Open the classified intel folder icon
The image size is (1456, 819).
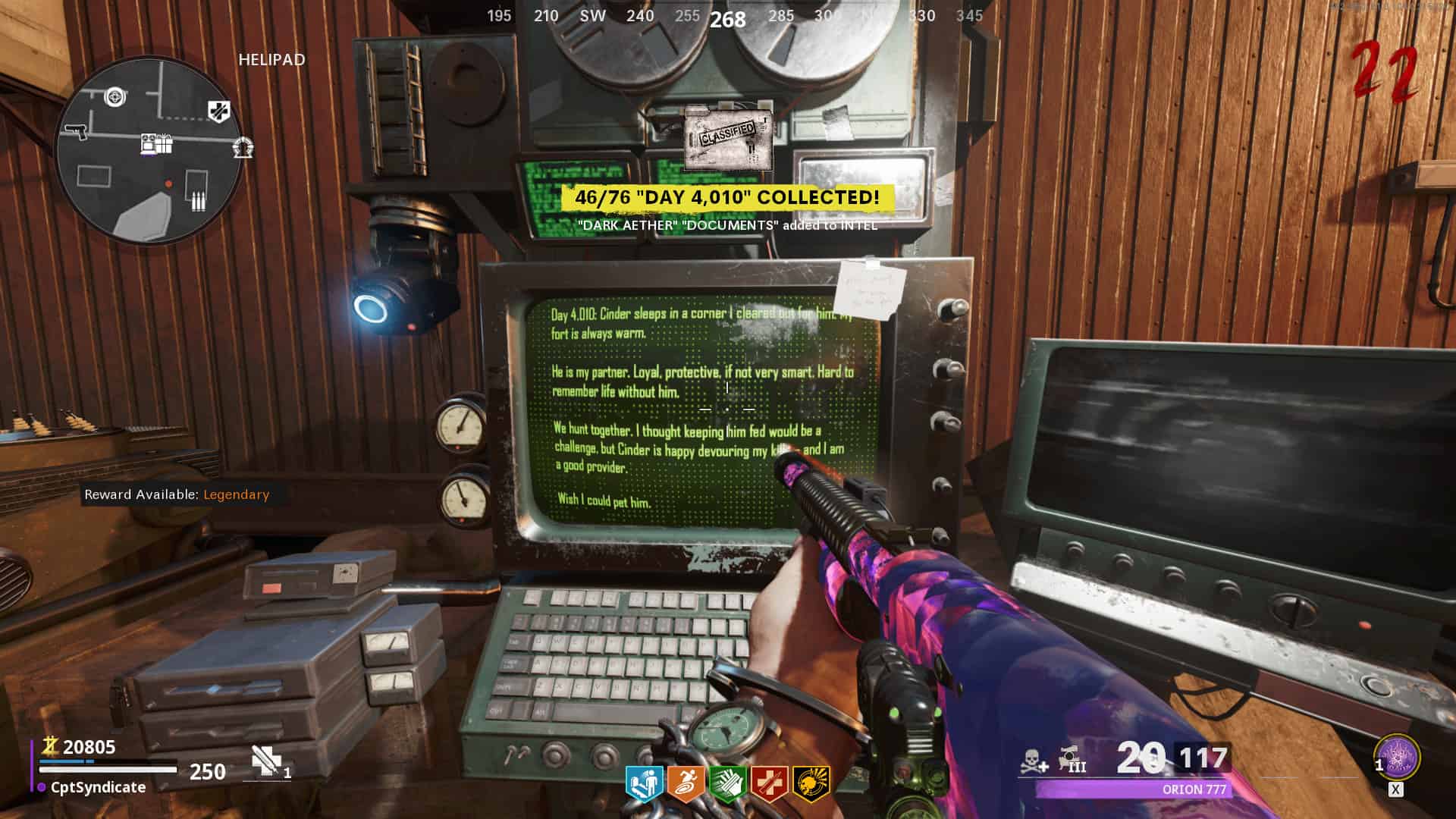(x=728, y=139)
